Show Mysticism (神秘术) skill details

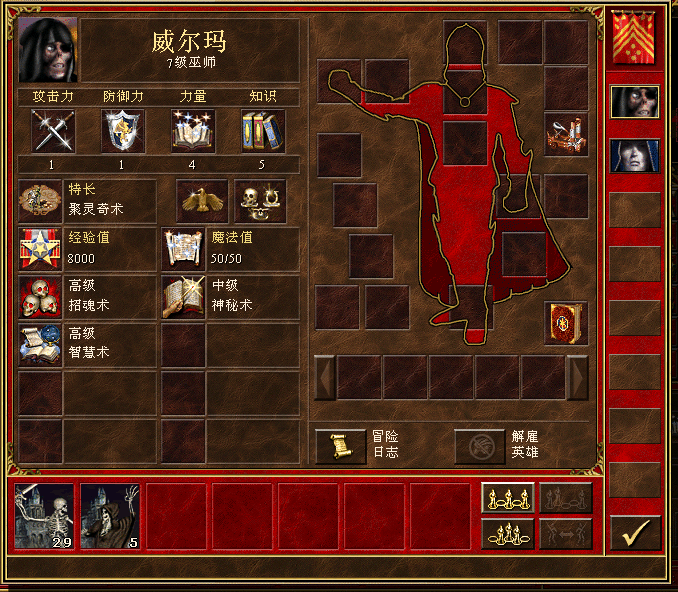coord(184,297)
